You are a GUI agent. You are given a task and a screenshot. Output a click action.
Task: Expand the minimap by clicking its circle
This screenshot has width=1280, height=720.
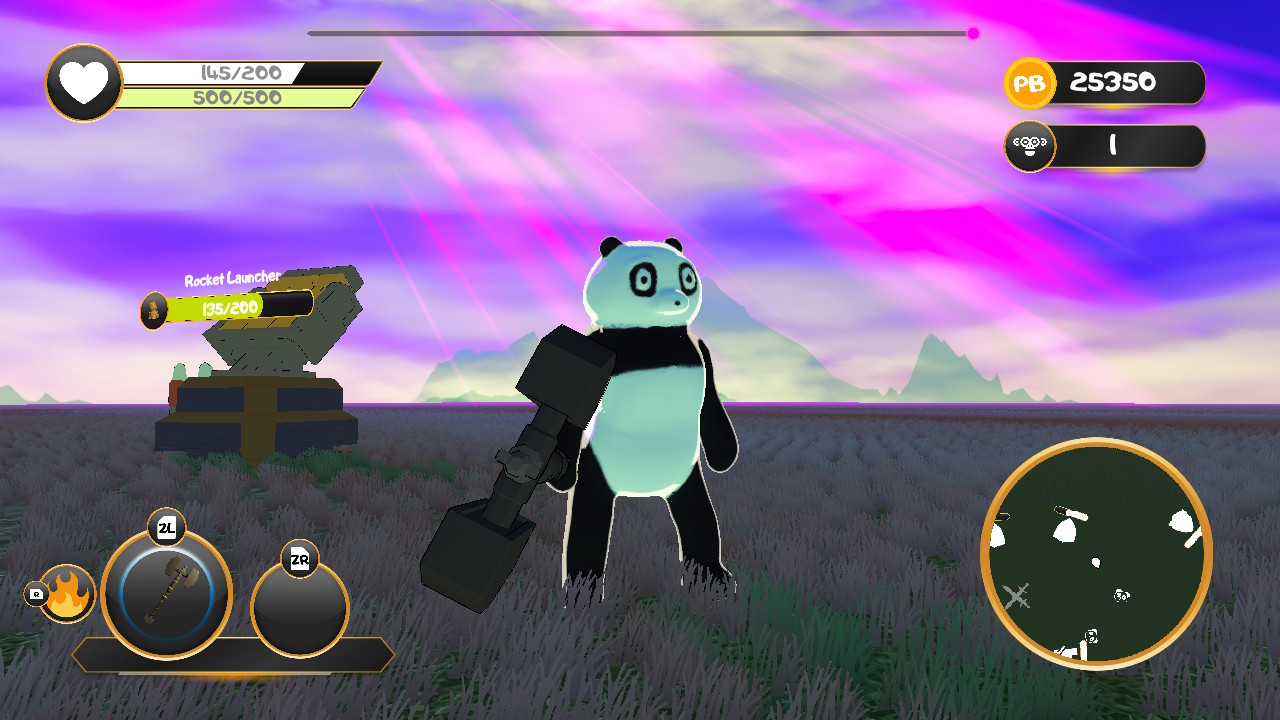[x=1090, y=555]
